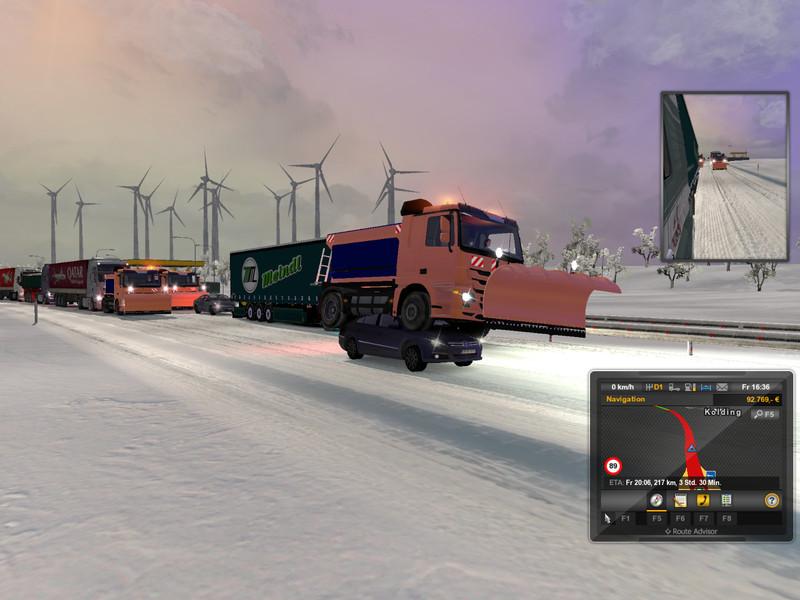This screenshot has width=800, height=600.
Task: Show the green checklist info tab
Action: 726,499
